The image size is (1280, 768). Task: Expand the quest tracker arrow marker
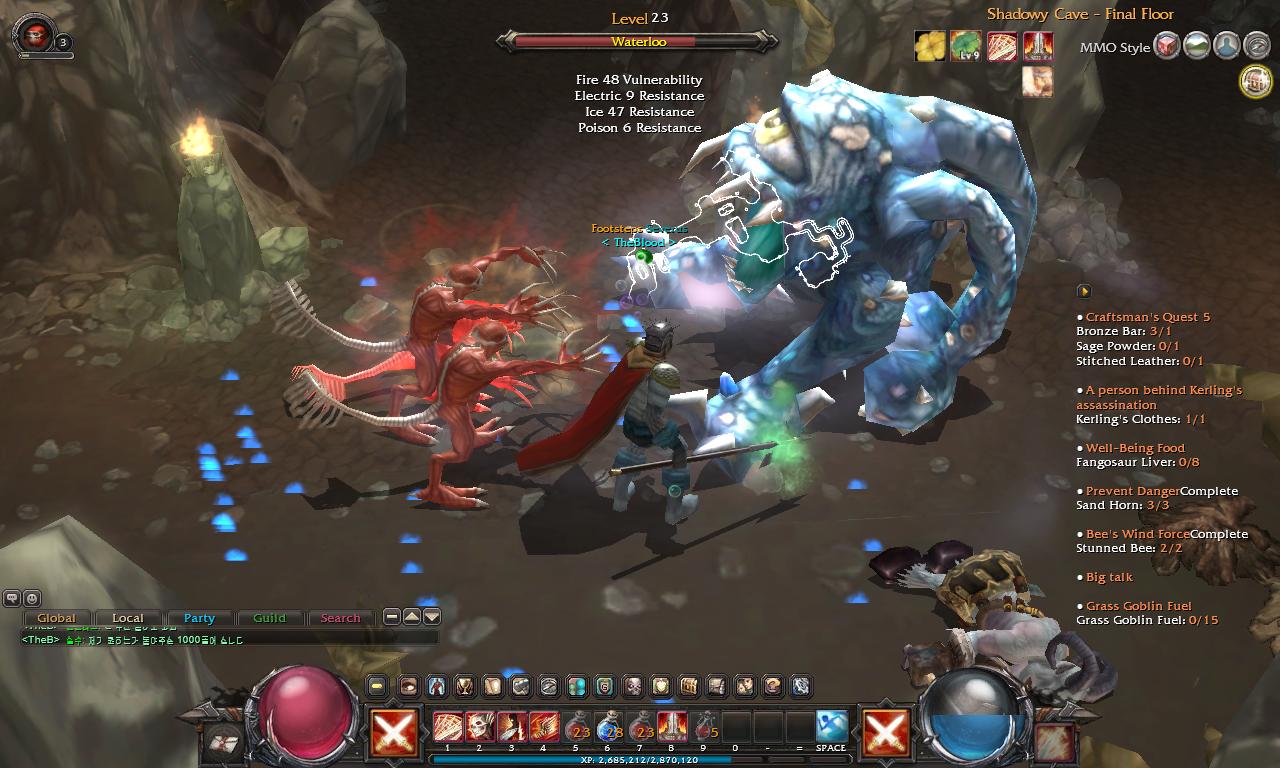[1083, 291]
